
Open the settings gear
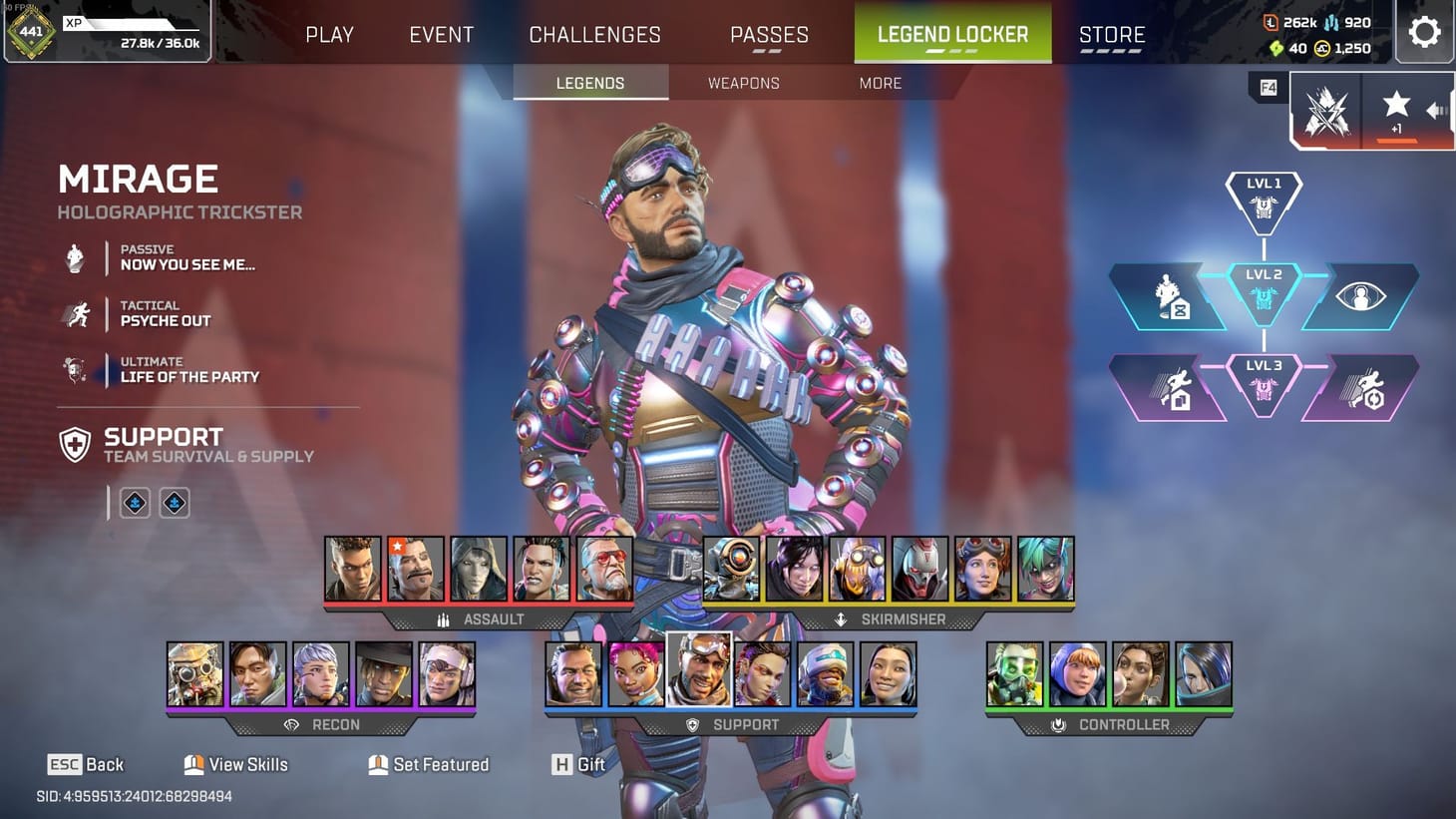click(1424, 31)
